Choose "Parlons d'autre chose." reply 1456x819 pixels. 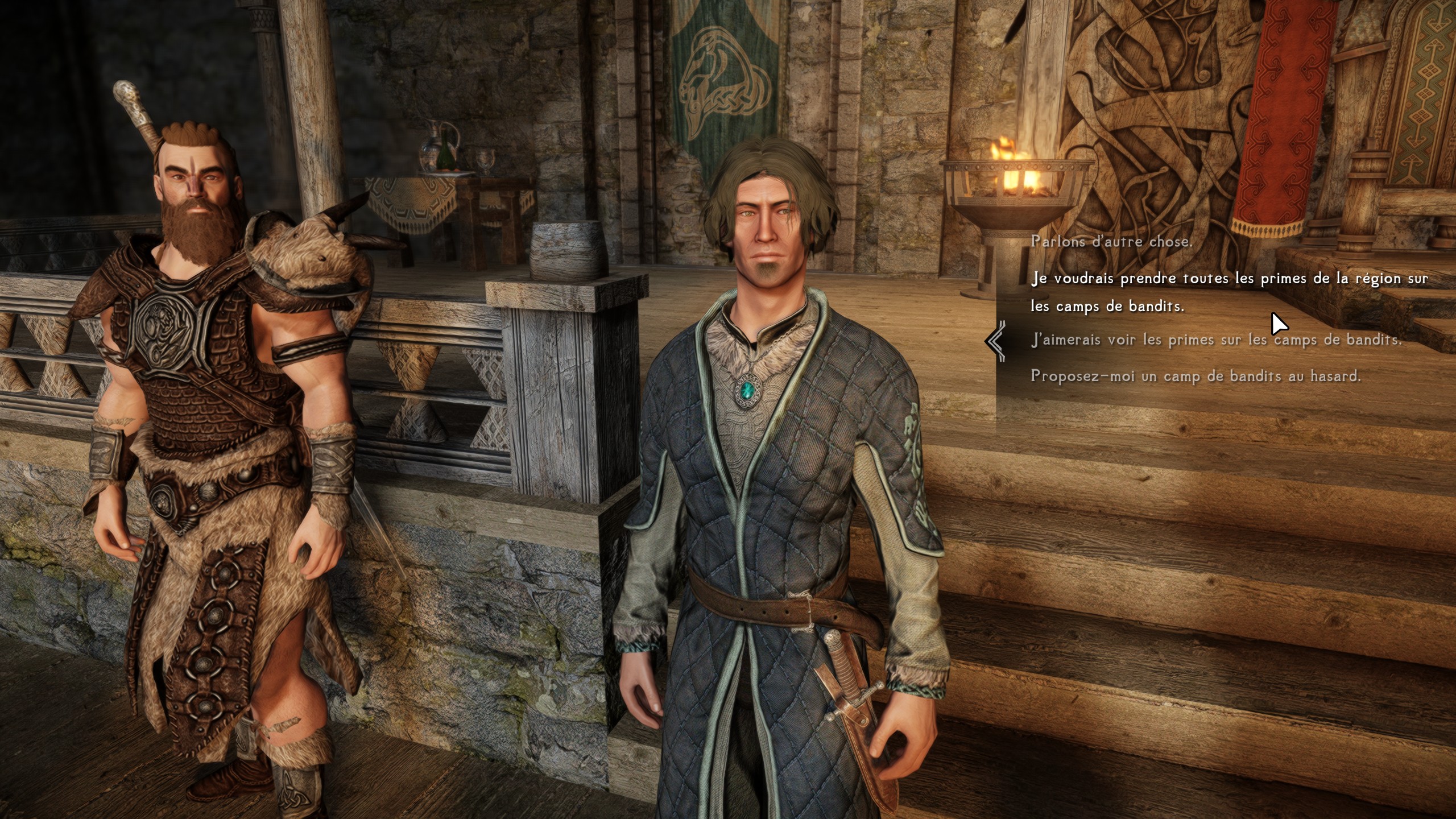click(x=1111, y=242)
